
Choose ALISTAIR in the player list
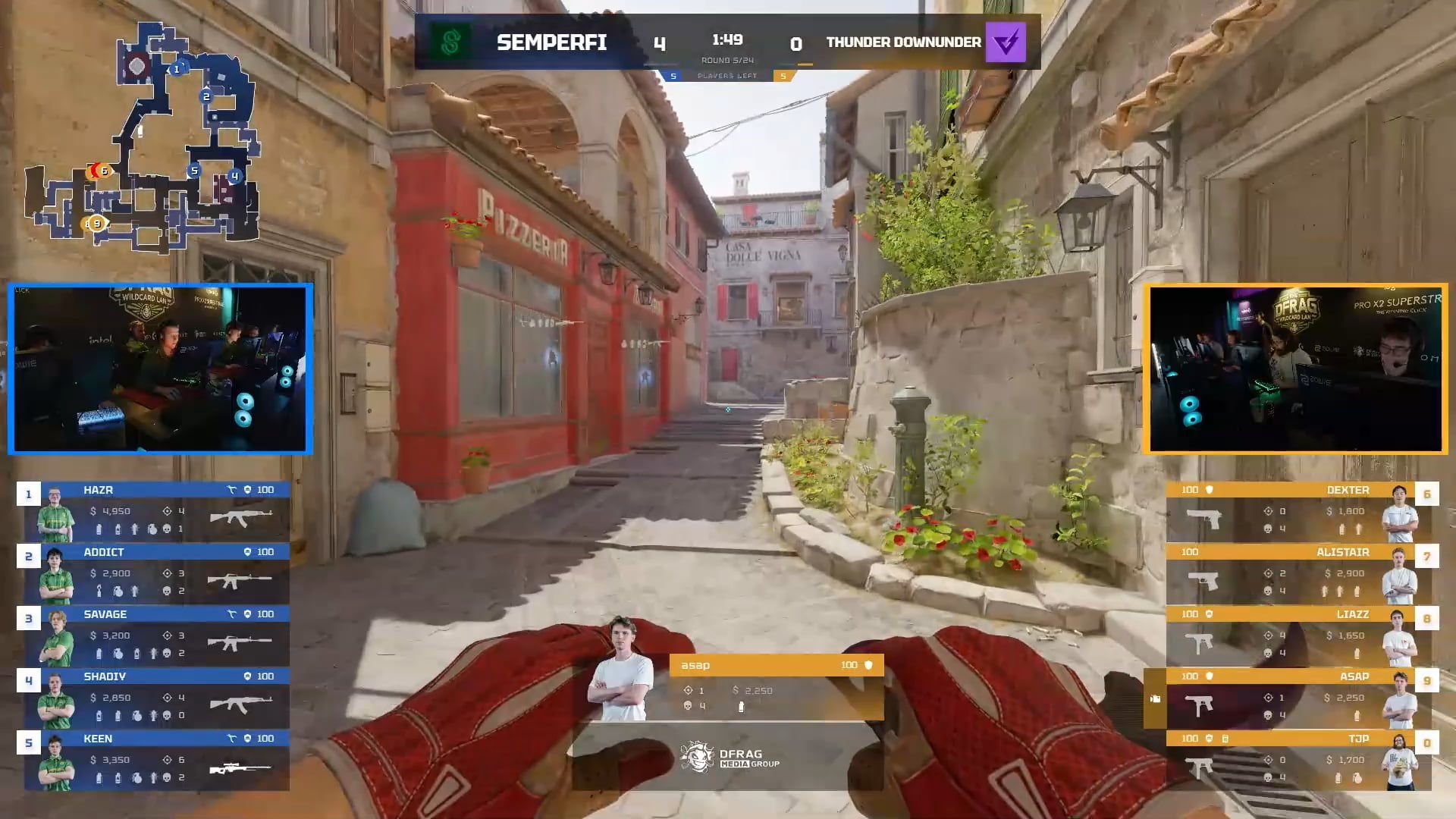click(x=1298, y=573)
